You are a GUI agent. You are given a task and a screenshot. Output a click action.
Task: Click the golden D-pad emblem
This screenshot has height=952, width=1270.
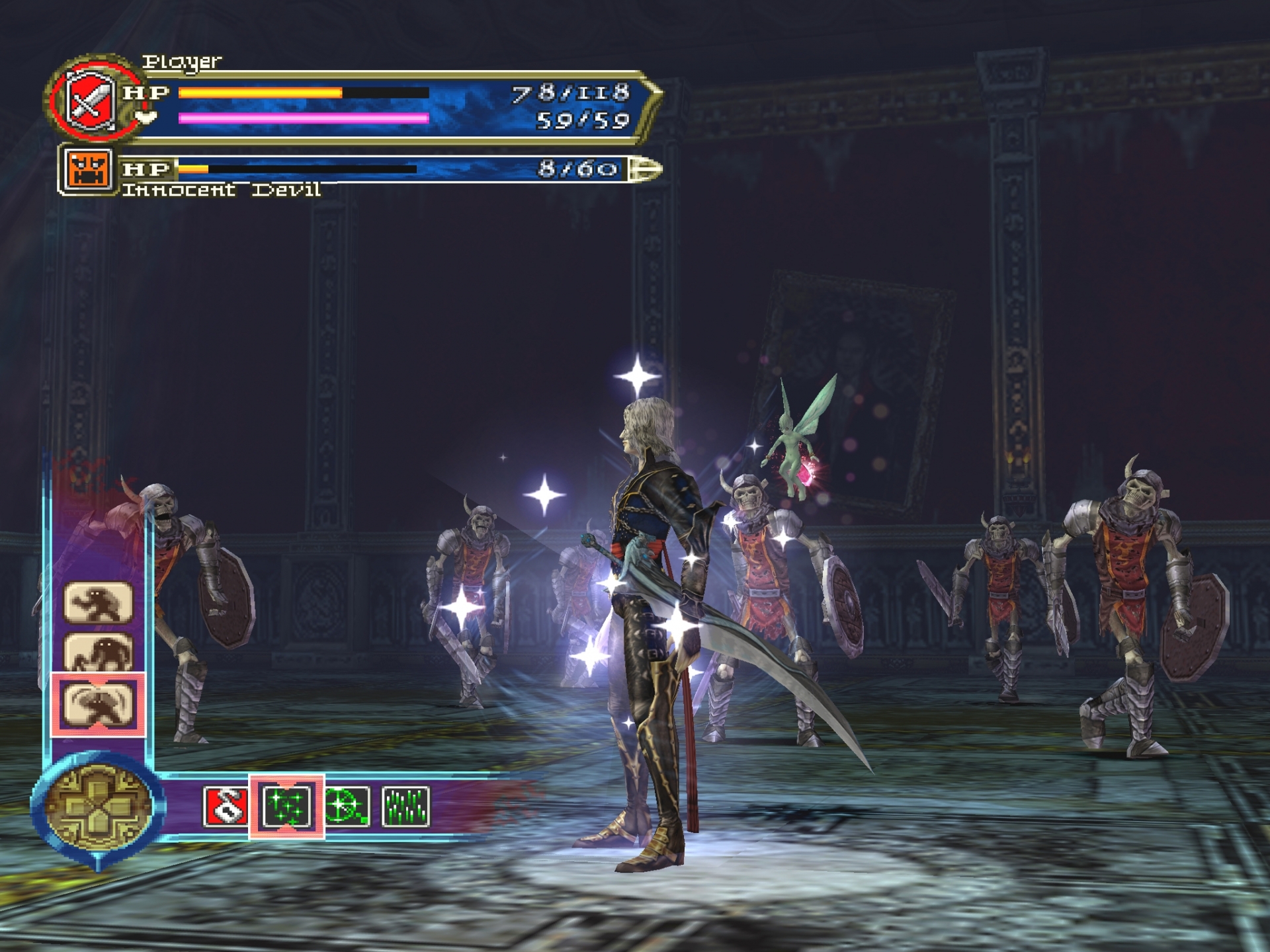tap(97, 807)
